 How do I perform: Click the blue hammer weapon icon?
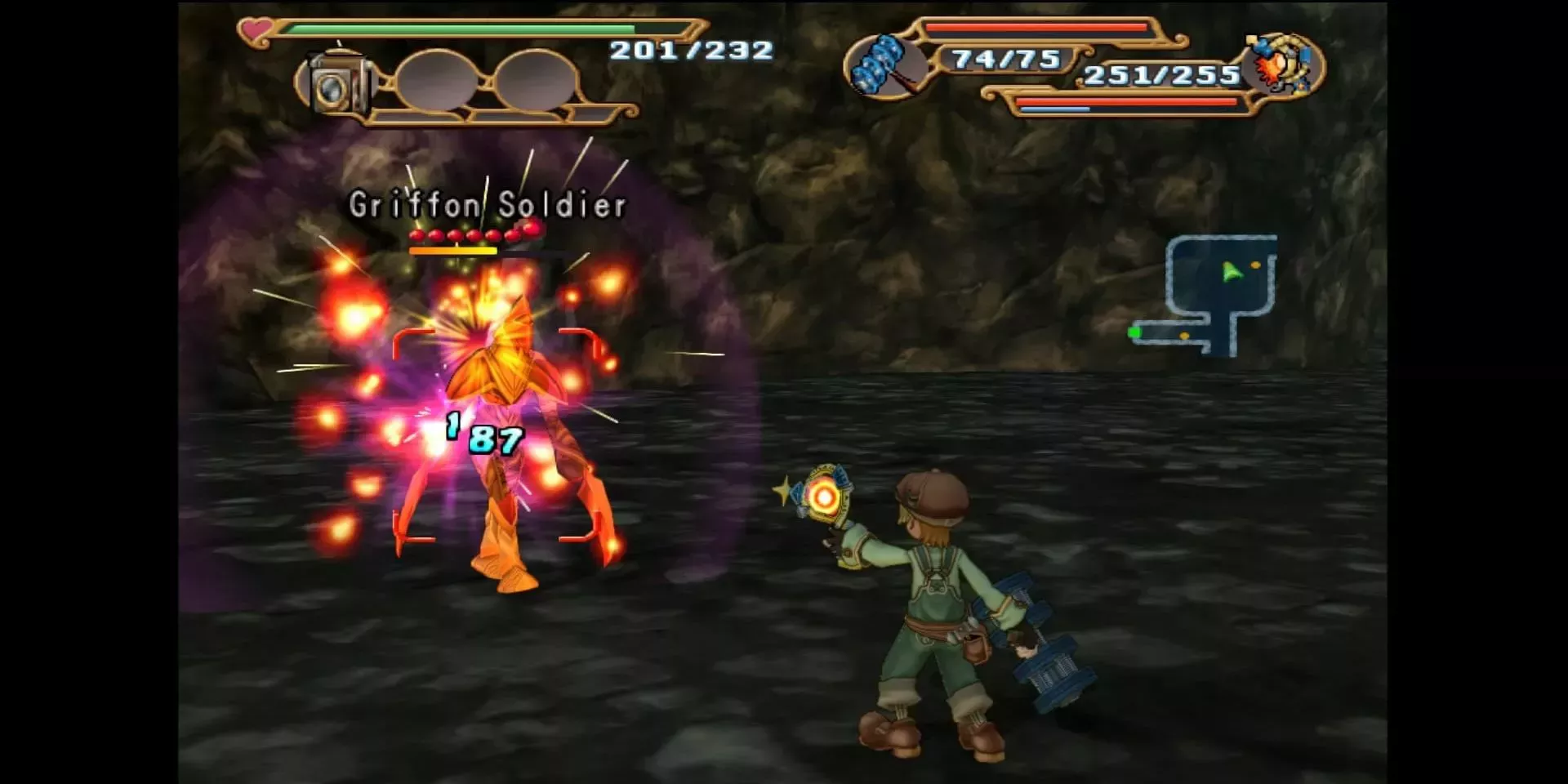(x=881, y=65)
